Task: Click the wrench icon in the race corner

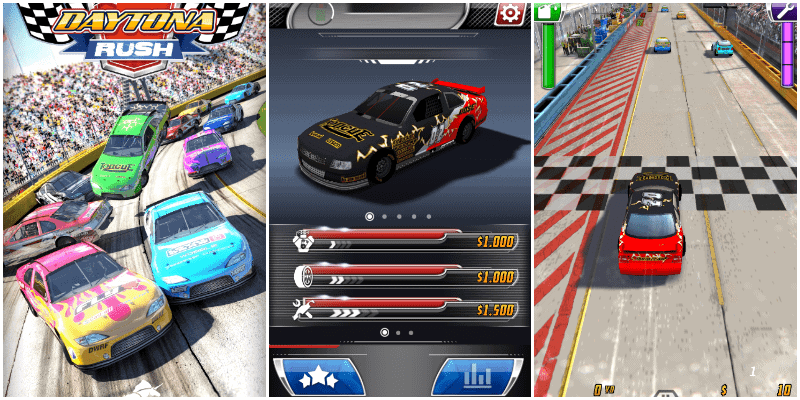Action: pos(784,11)
